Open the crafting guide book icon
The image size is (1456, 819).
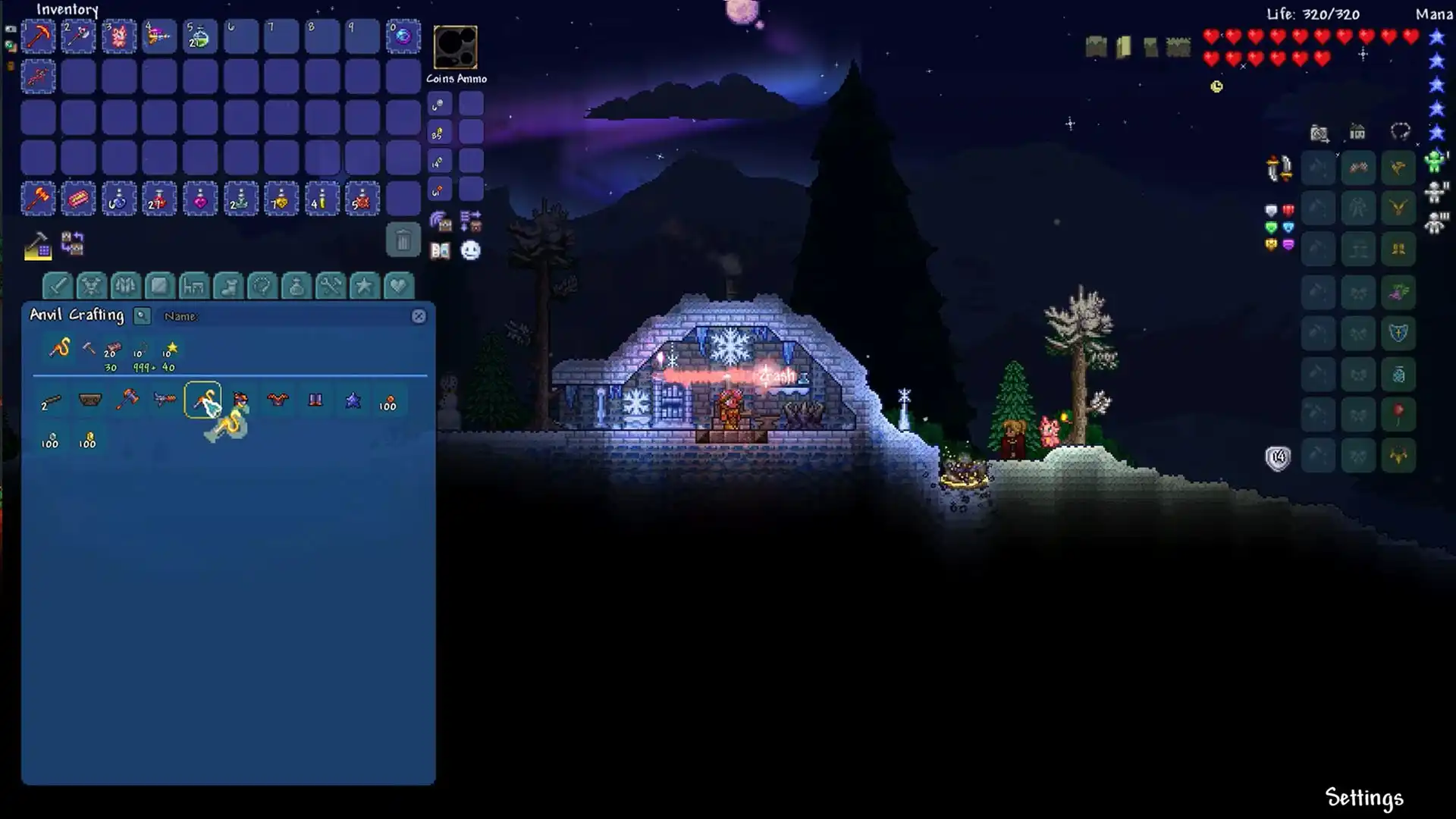(441, 250)
